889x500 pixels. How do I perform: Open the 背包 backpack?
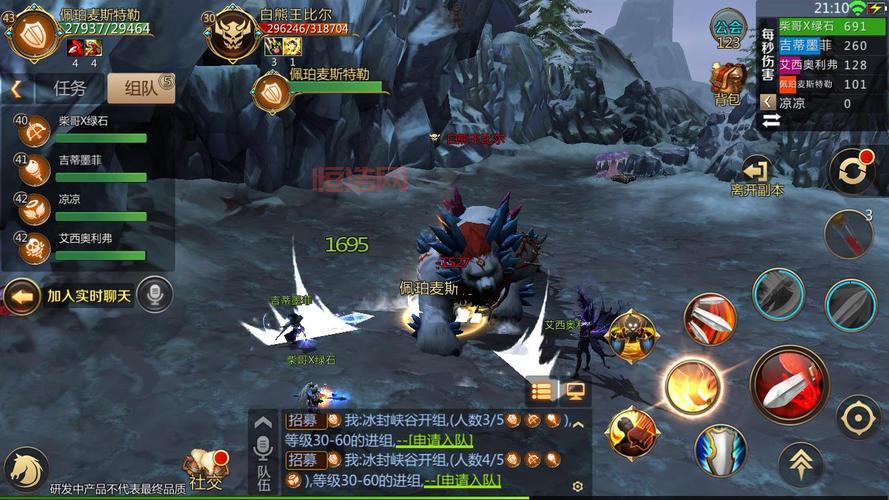click(727, 82)
